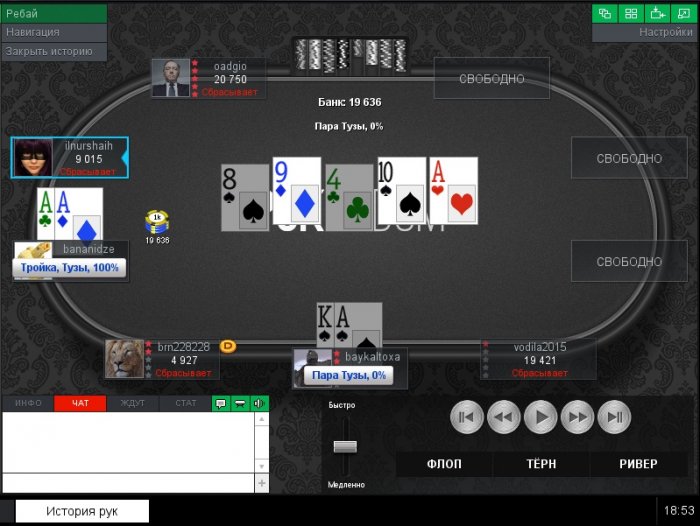The height and width of the screenshot is (526, 700).
Task: Open the Ребай menu entry
Action: click(53, 14)
